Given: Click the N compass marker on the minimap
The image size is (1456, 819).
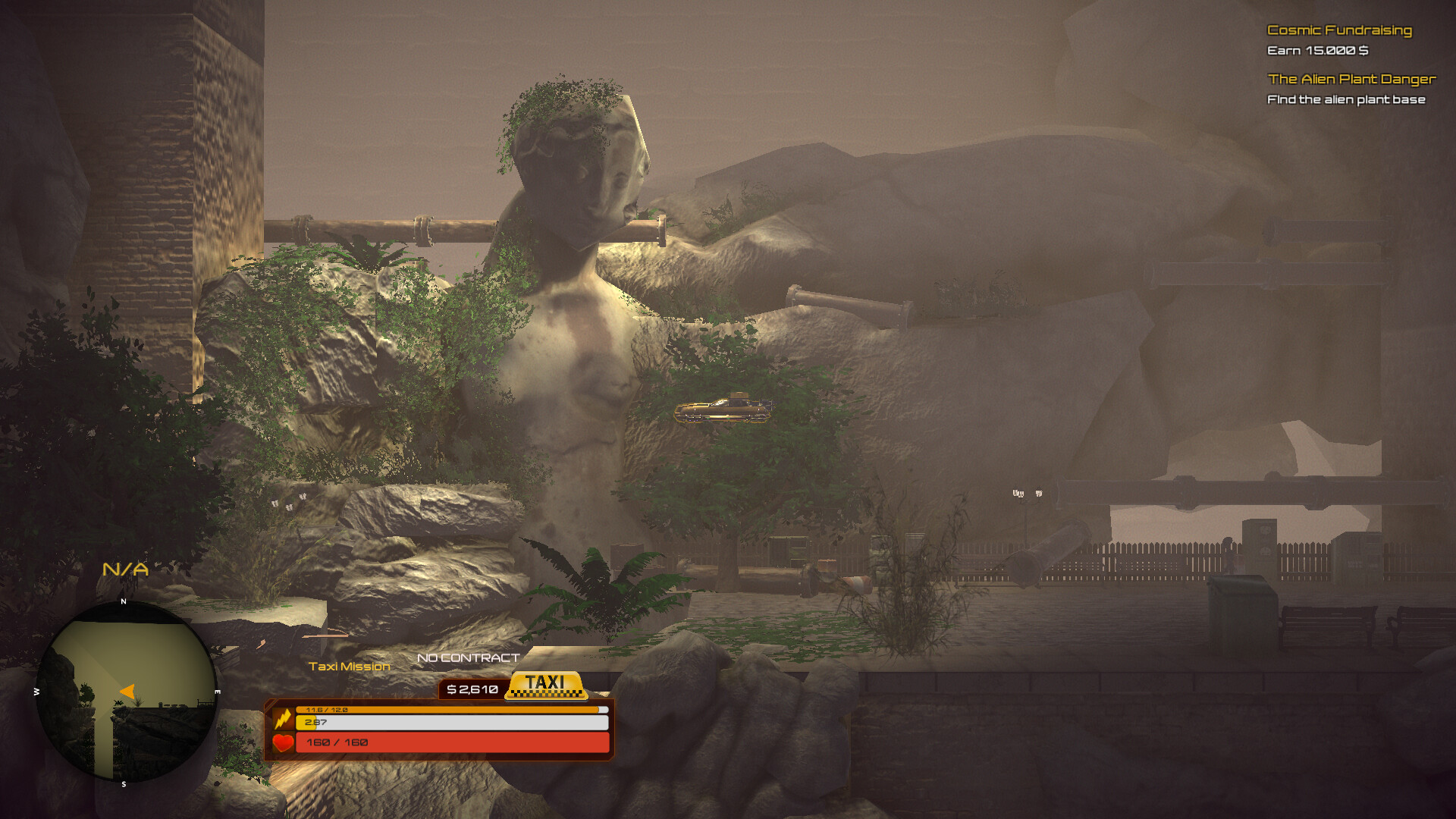Looking at the screenshot, I should coord(124,603).
